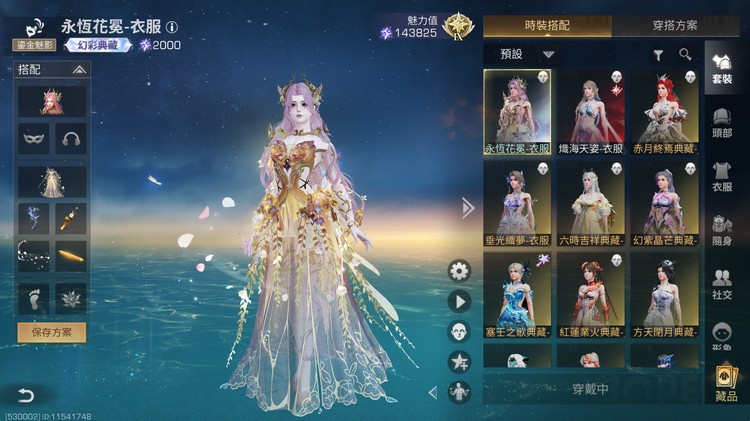Screen dimensions: 750x421
Task: Open the outfit filter funnel
Action: tap(658, 55)
